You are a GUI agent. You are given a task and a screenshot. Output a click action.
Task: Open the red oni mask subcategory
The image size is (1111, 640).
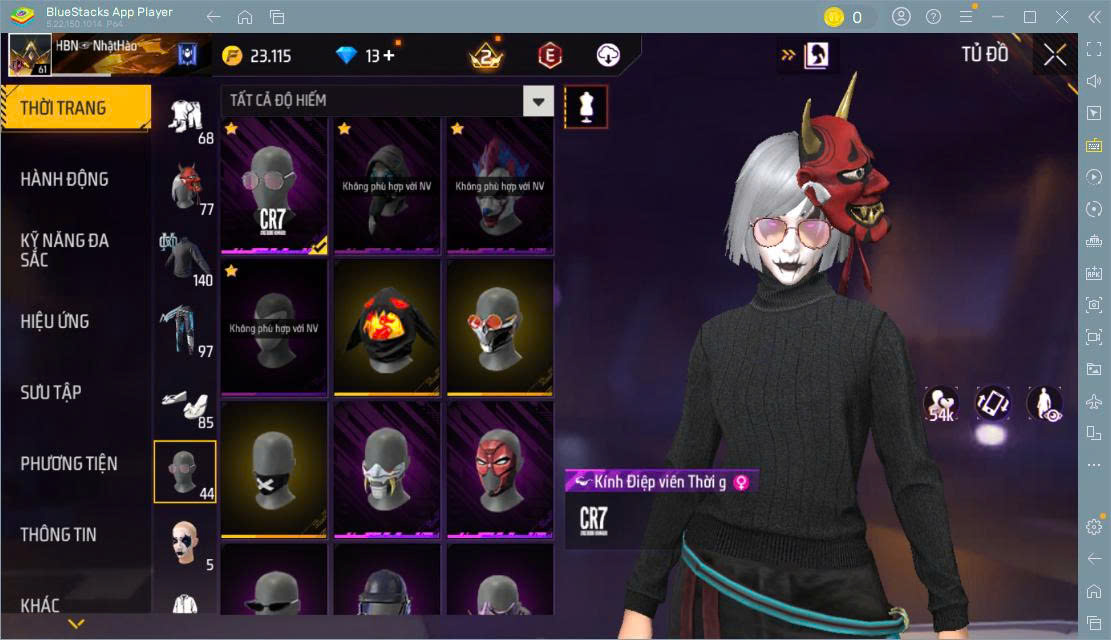pyautogui.click(x=185, y=186)
